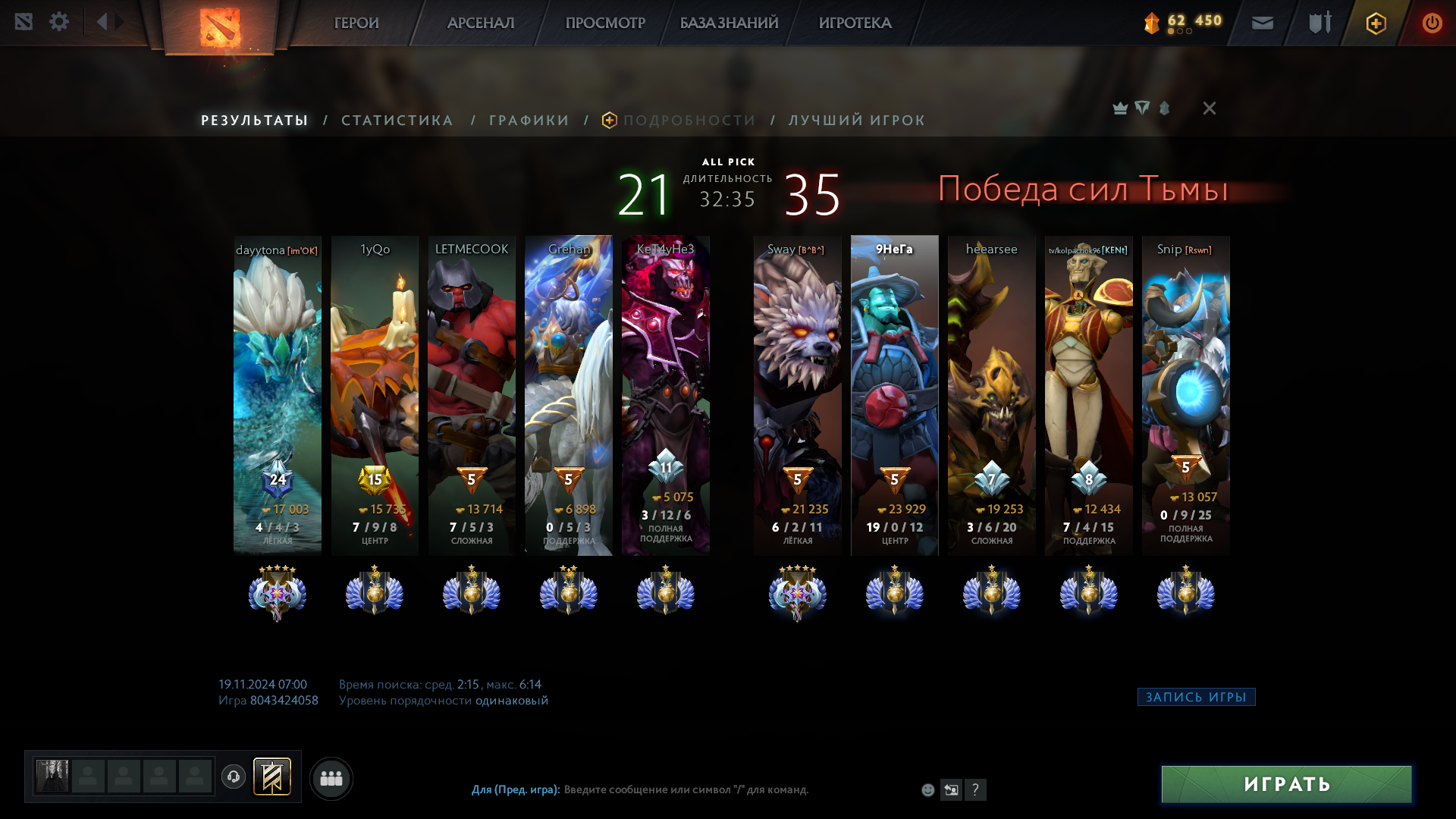Close the match results panel
The height and width of the screenshot is (819, 1456).
click(1210, 108)
